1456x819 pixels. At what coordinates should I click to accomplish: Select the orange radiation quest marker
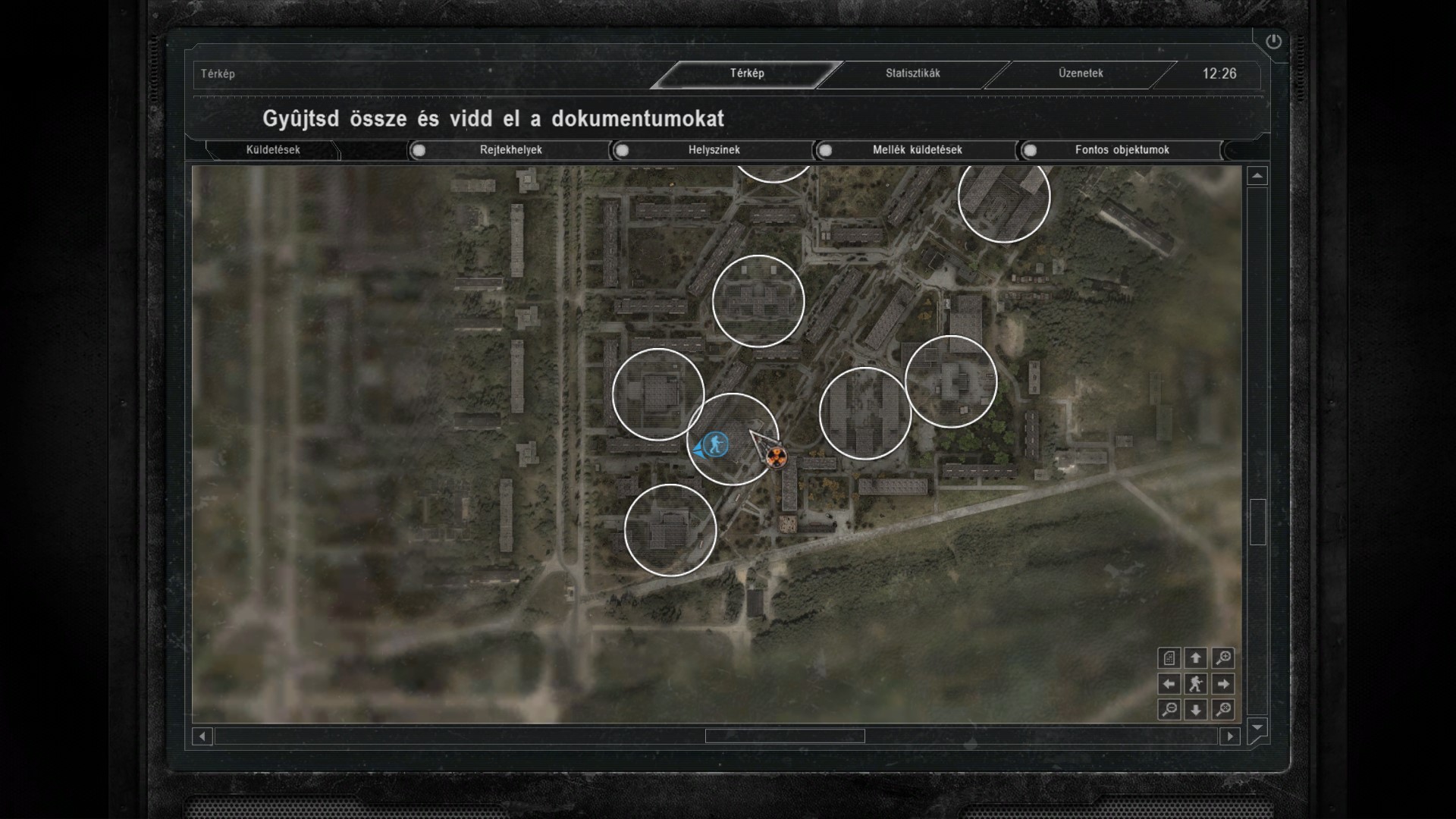(x=776, y=457)
